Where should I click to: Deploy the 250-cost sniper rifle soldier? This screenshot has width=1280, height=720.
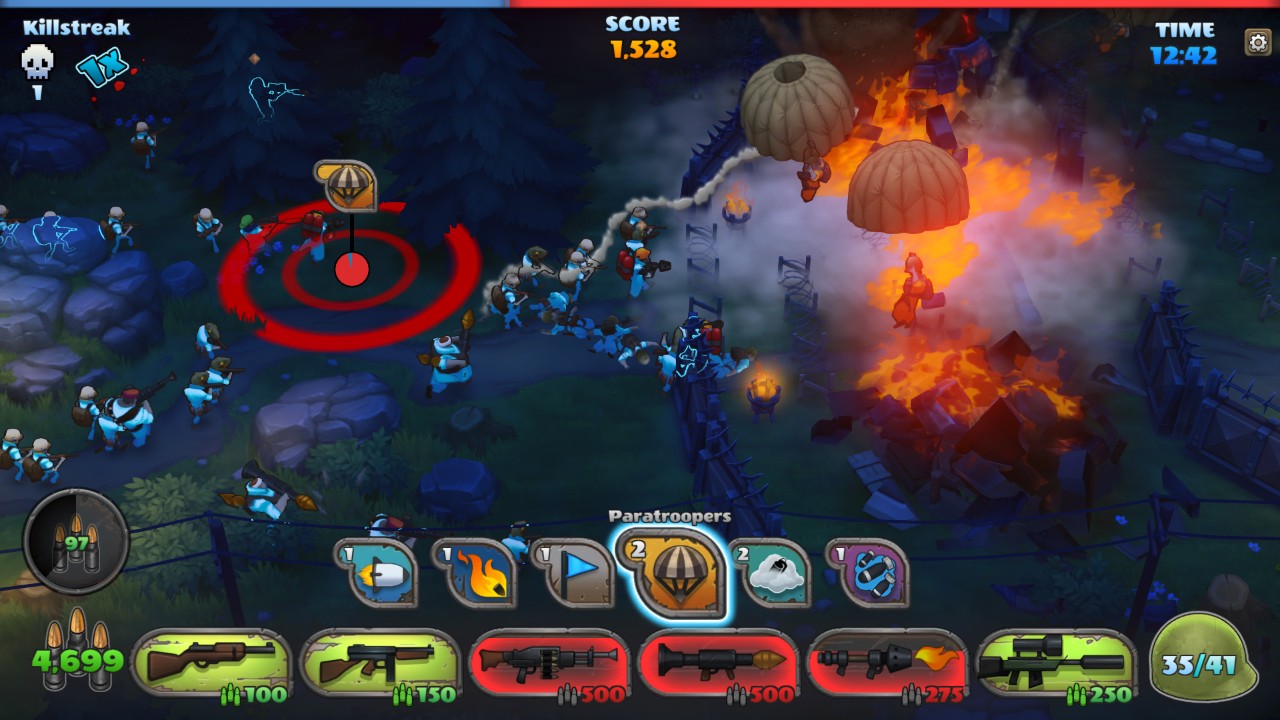click(1056, 665)
